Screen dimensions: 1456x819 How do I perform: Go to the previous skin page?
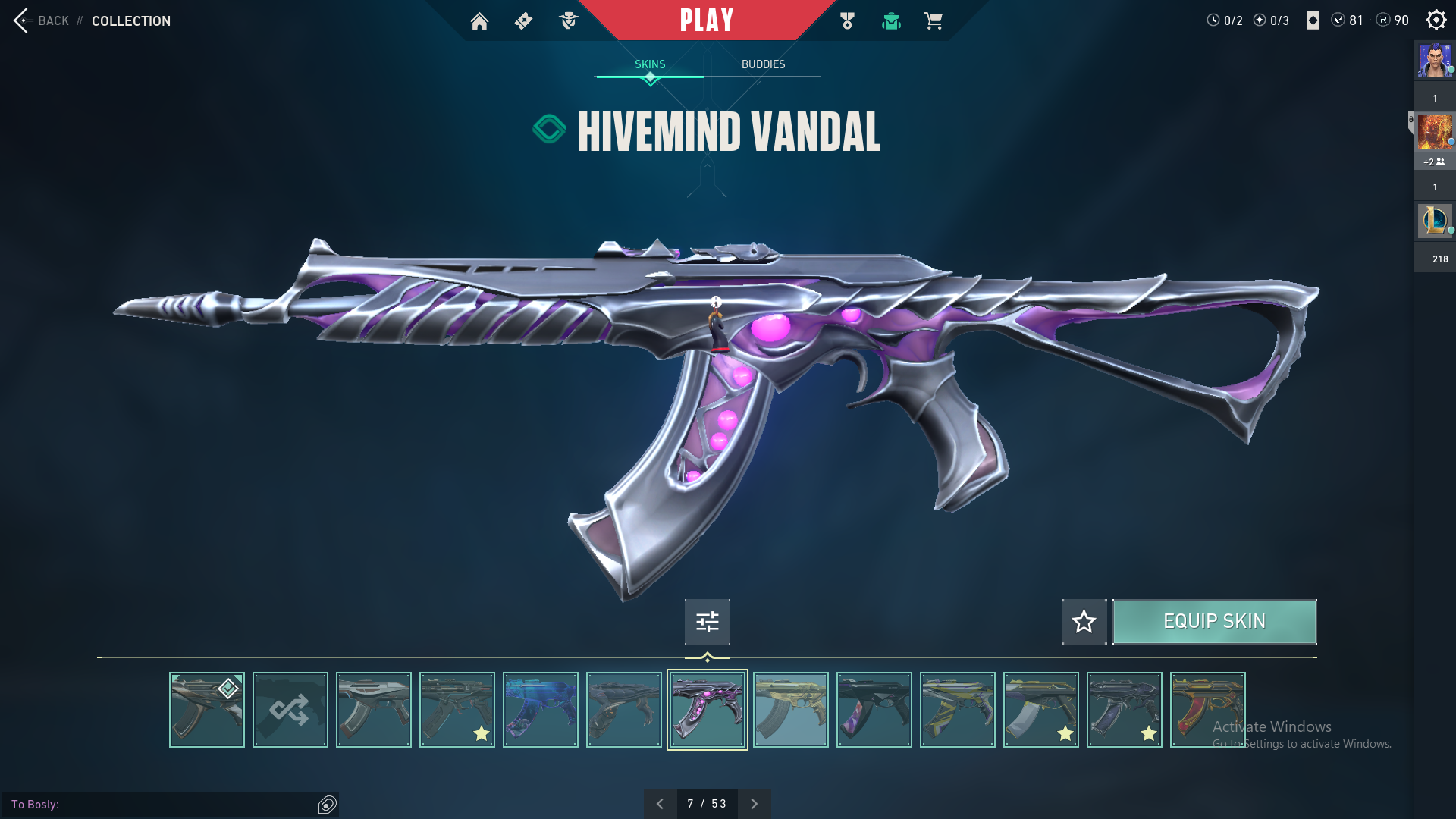tap(660, 804)
